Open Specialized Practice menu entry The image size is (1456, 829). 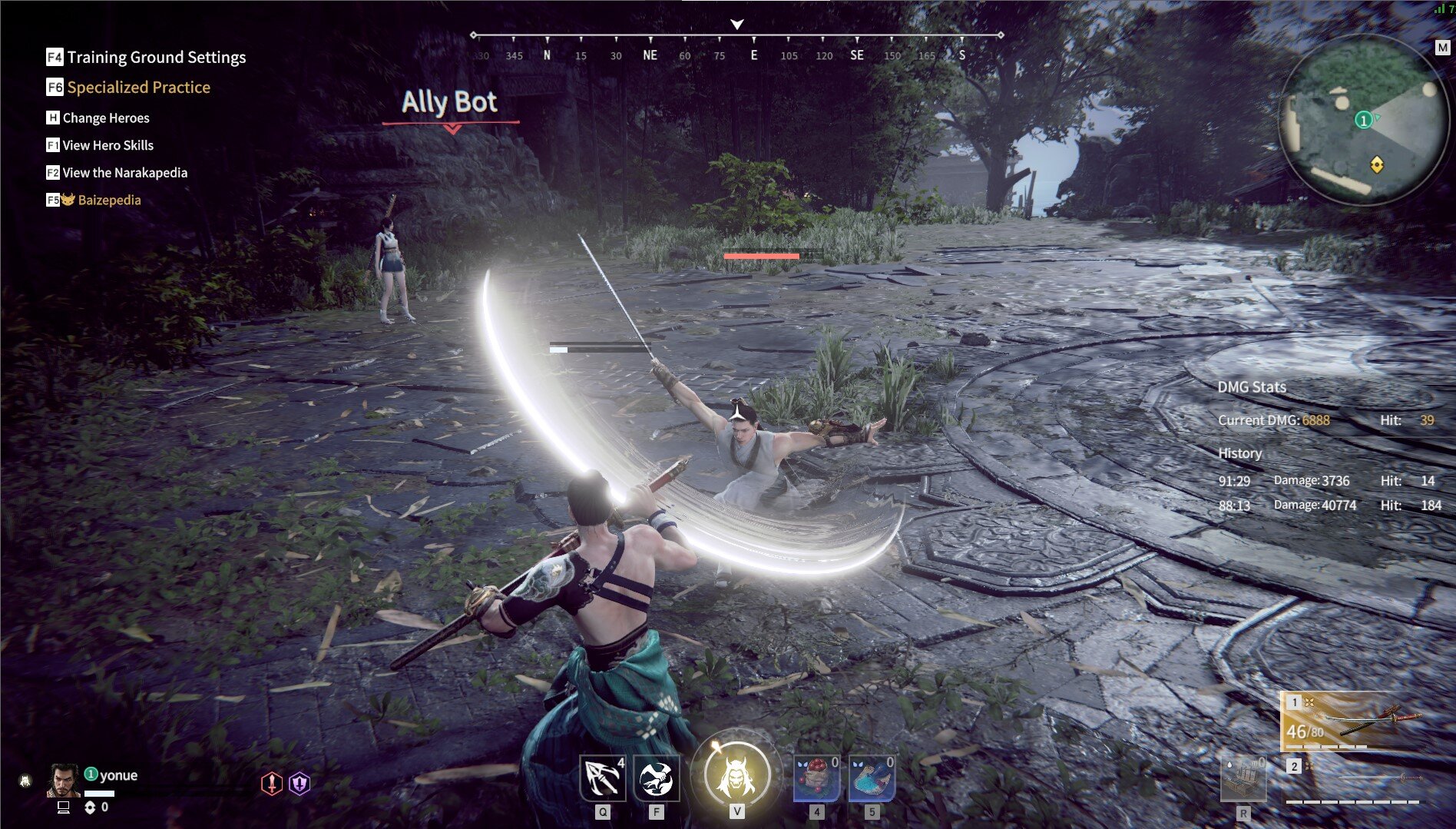coord(138,87)
